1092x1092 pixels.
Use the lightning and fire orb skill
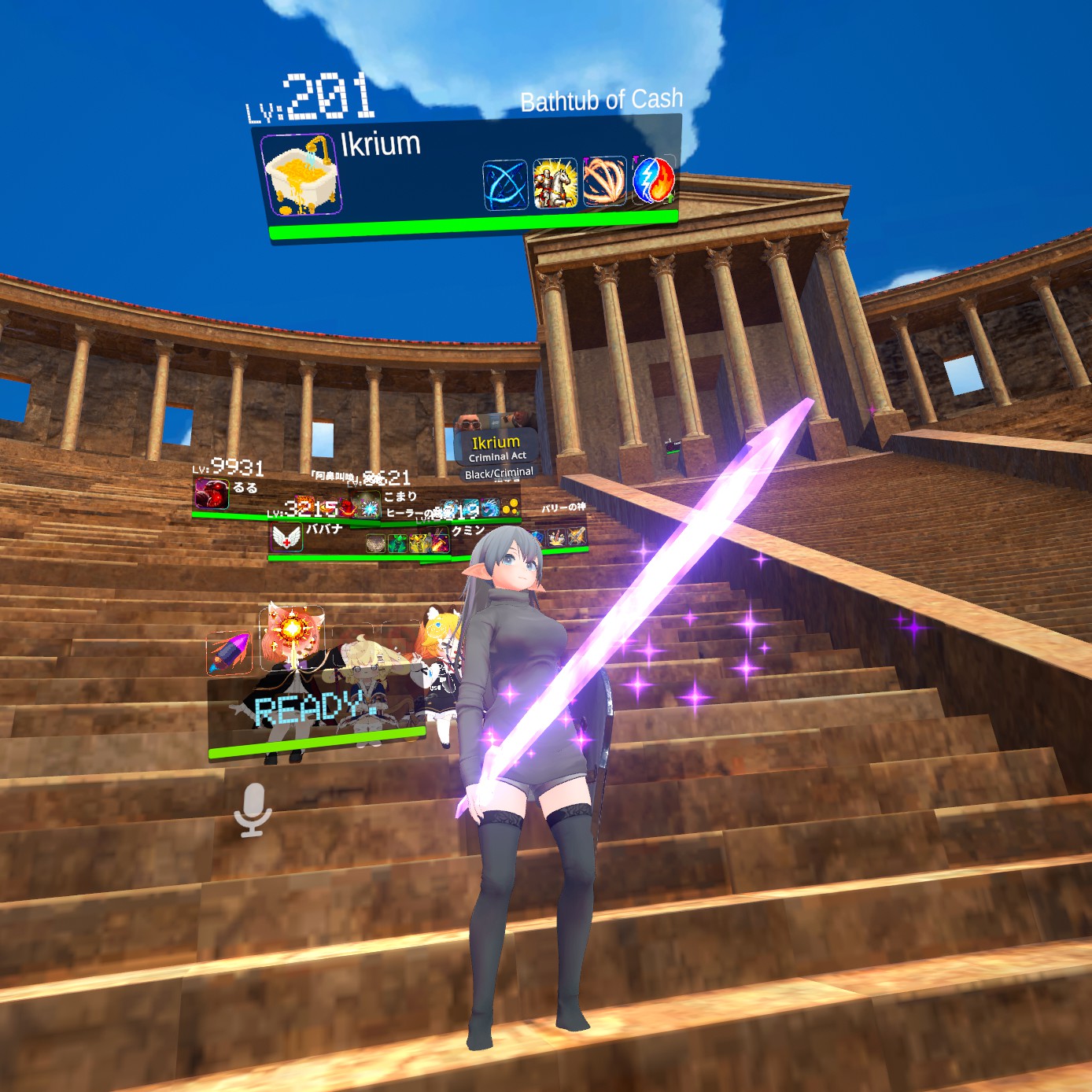(x=653, y=179)
